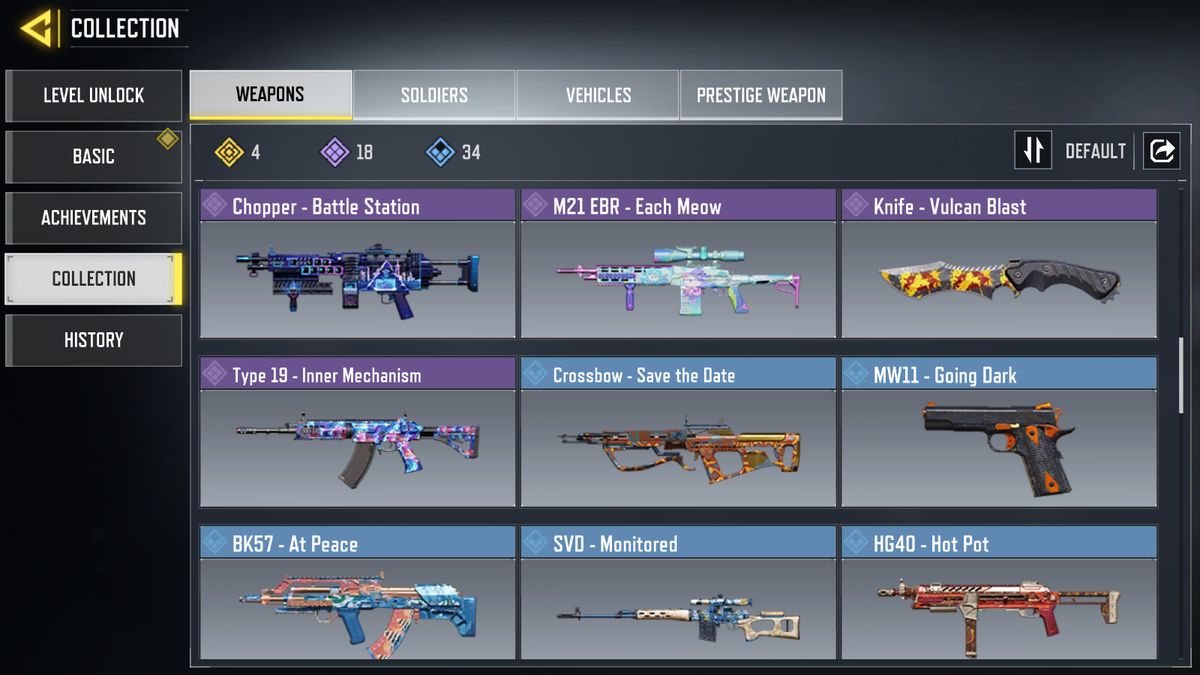The image size is (1200, 675).
Task: Go back using the yellow arrow
Action: (x=37, y=28)
